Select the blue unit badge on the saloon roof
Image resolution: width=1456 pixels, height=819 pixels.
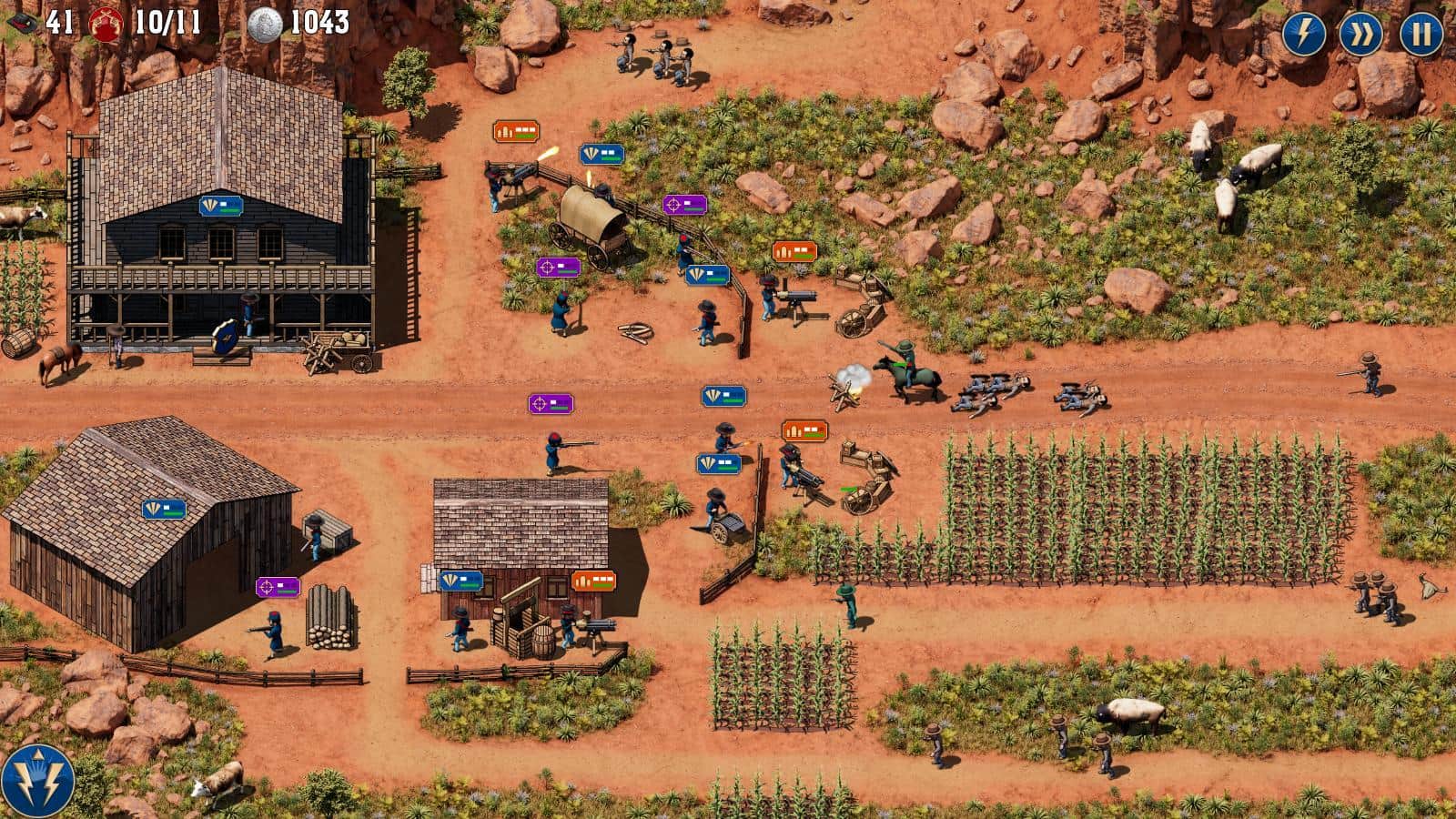click(221, 207)
